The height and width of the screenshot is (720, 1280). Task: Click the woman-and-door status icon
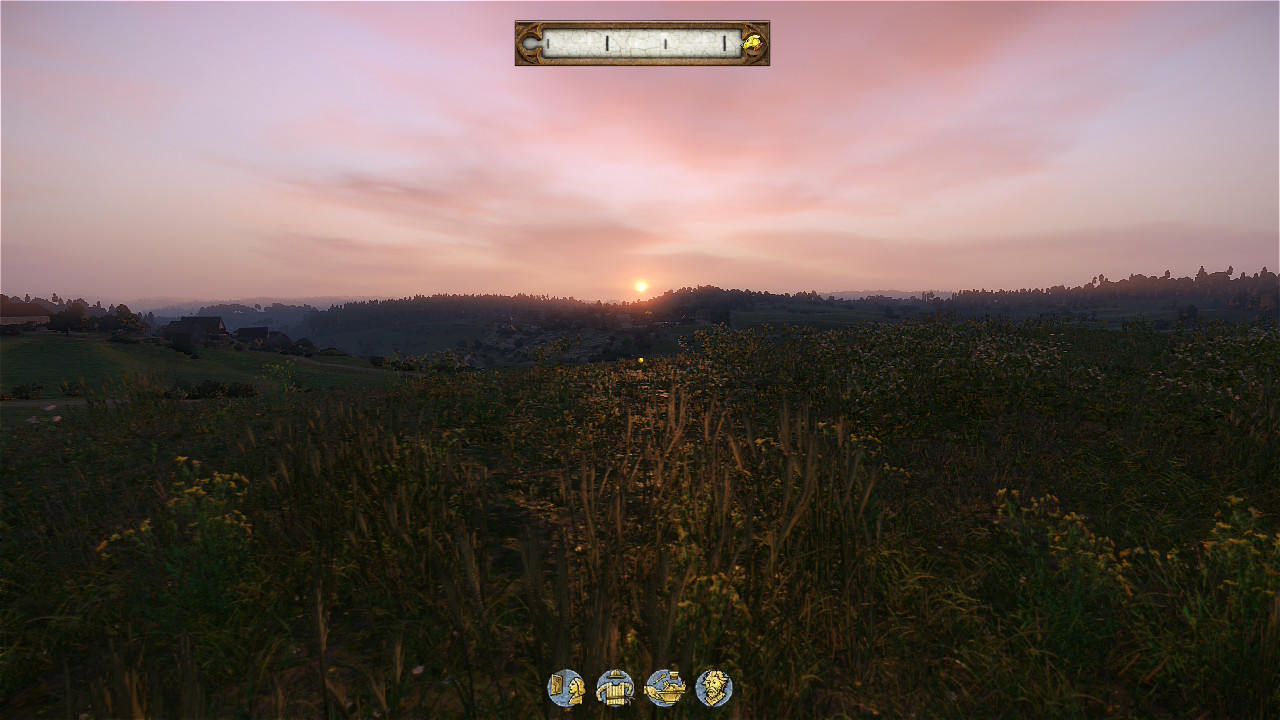click(566, 688)
